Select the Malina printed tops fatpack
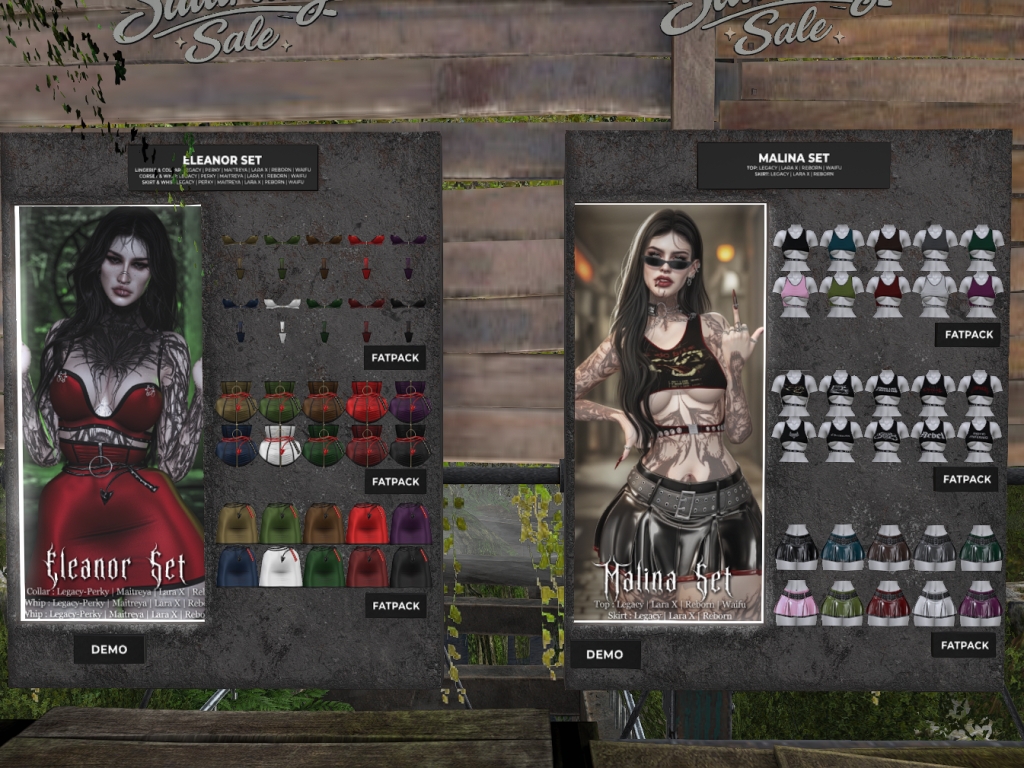 [x=967, y=479]
